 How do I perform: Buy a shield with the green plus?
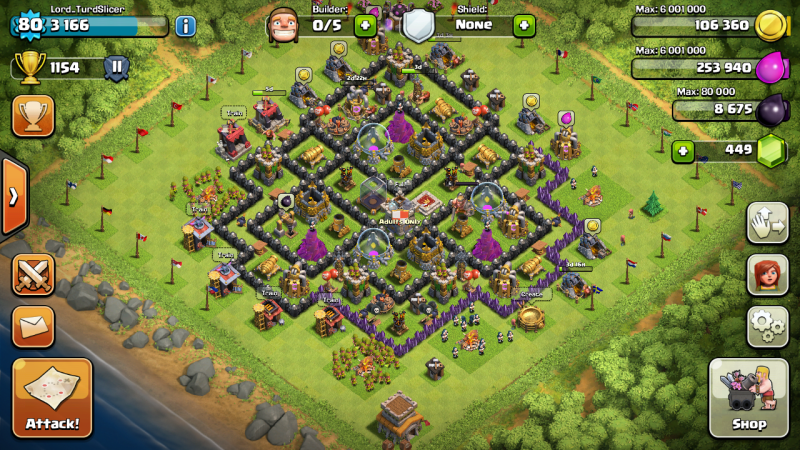point(524,25)
